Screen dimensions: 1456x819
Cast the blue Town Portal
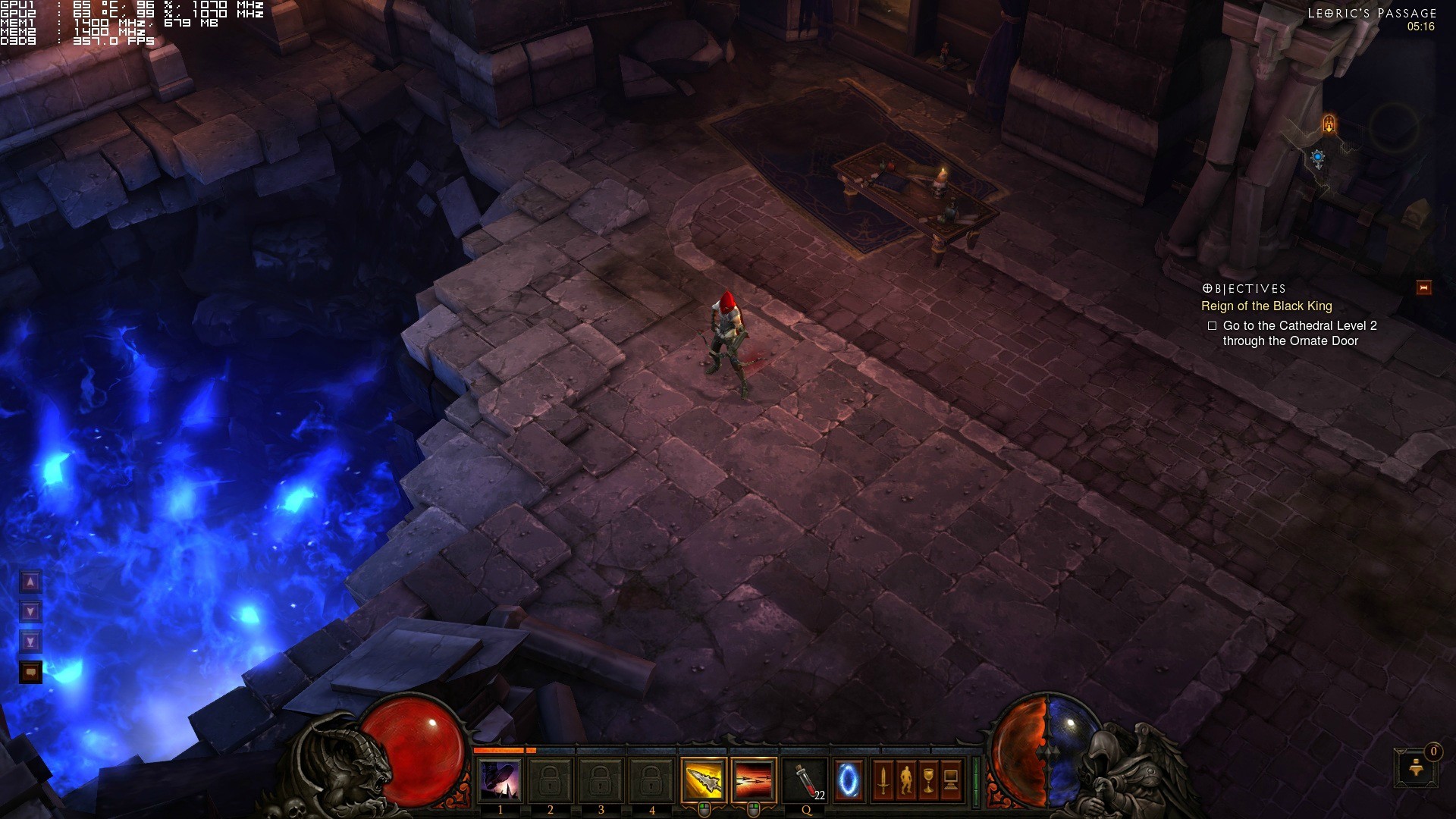849,780
